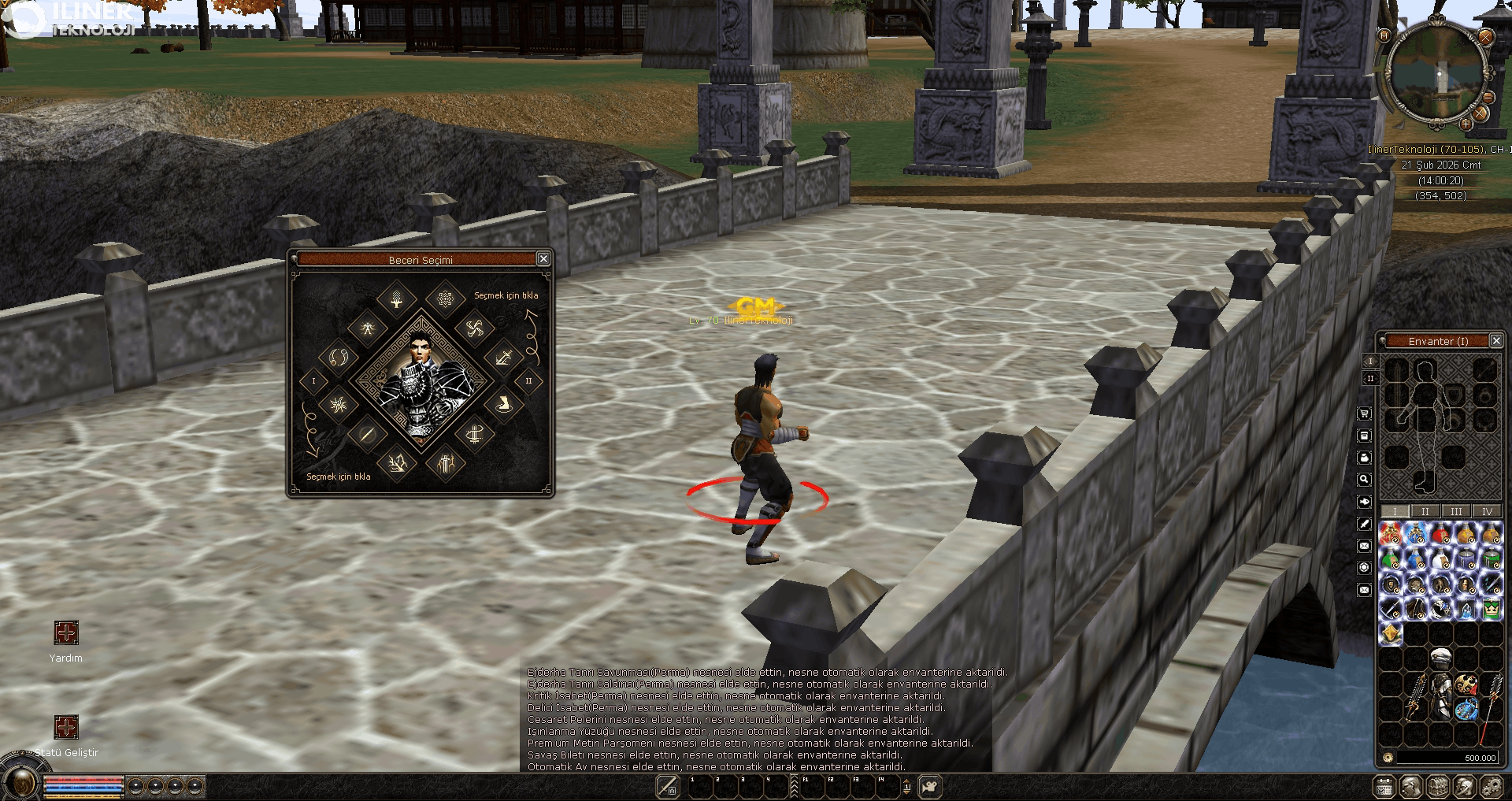Choose skill group II in Beceri Seçimi
Screen dimensions: 1512x801
pos(528,381)
